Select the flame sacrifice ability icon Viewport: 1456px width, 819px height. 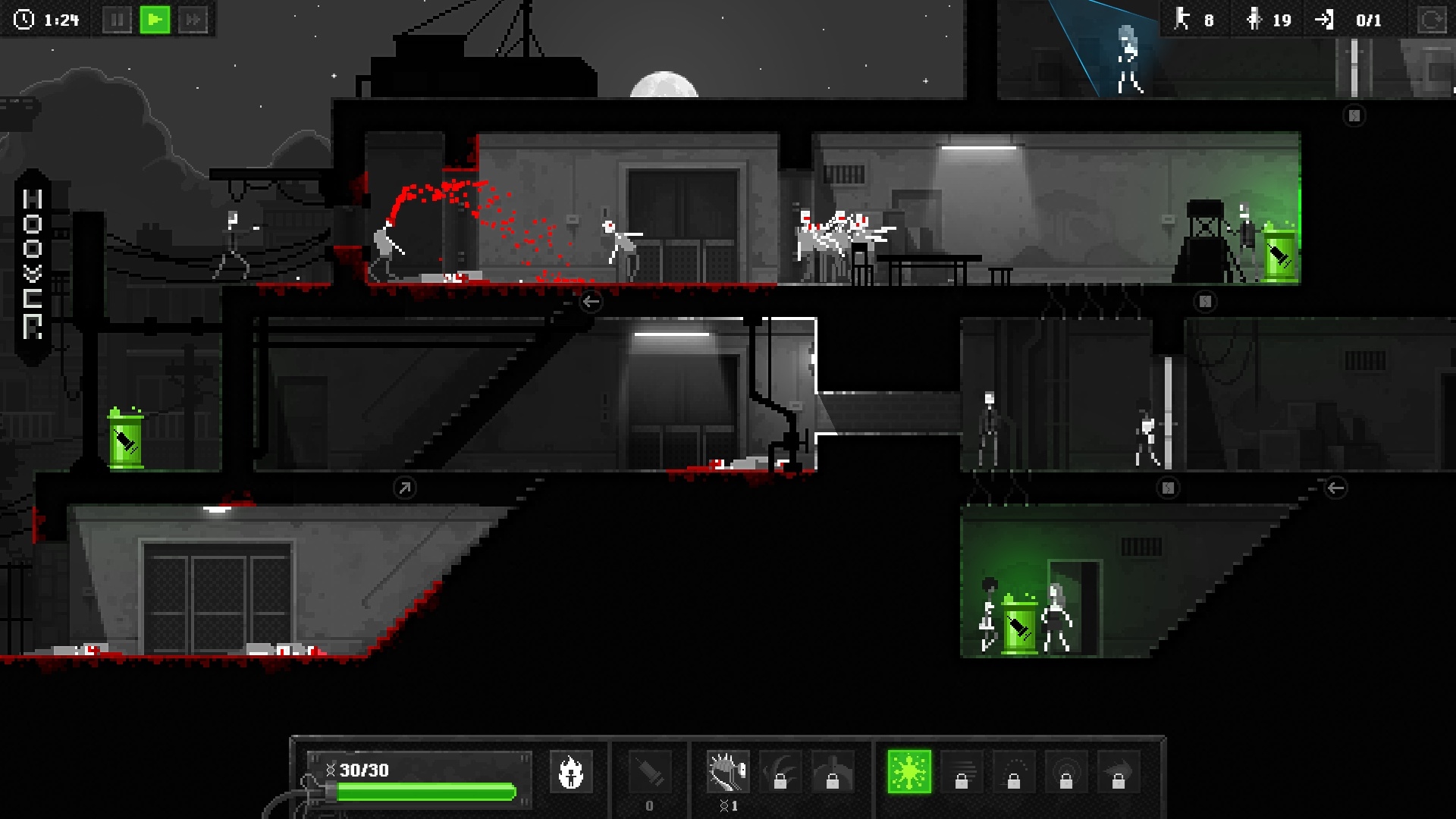point(573,772)
